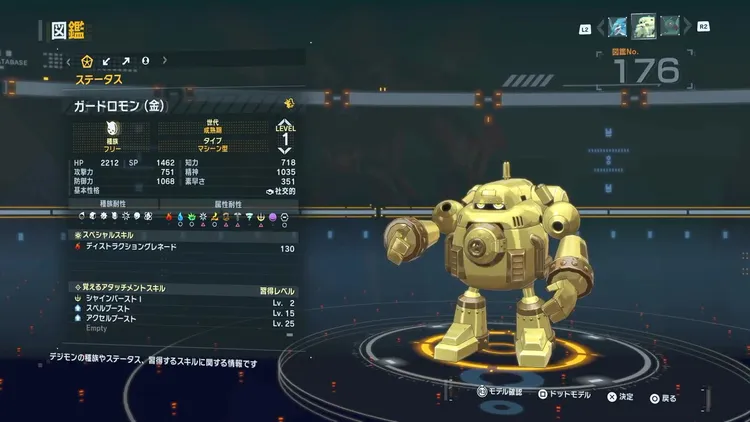Screen dimensions: 750x422
Task: Switch to the up-right arrow tab
Action: 127,60
